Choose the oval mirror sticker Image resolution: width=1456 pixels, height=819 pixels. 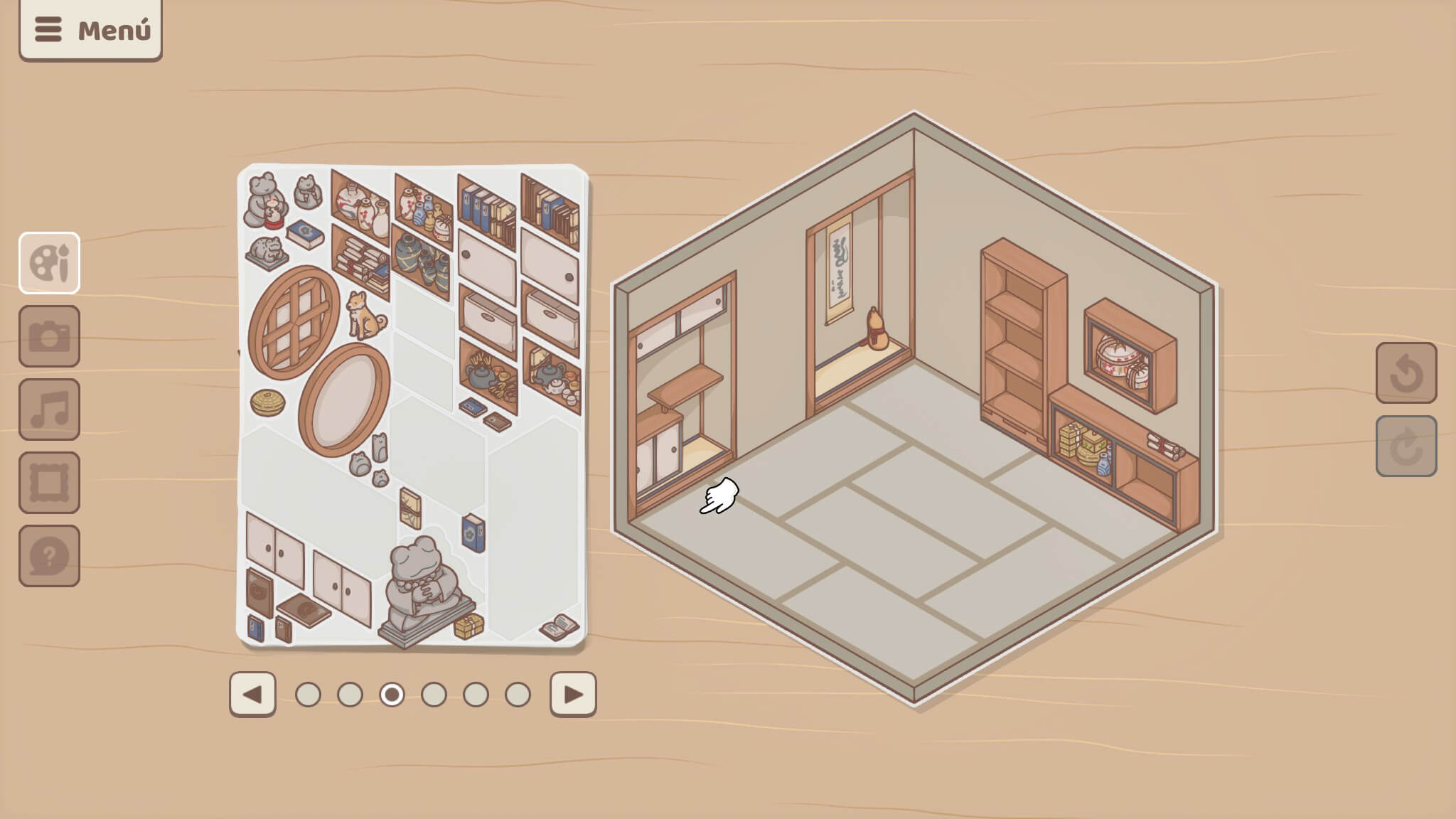point(345,399)
